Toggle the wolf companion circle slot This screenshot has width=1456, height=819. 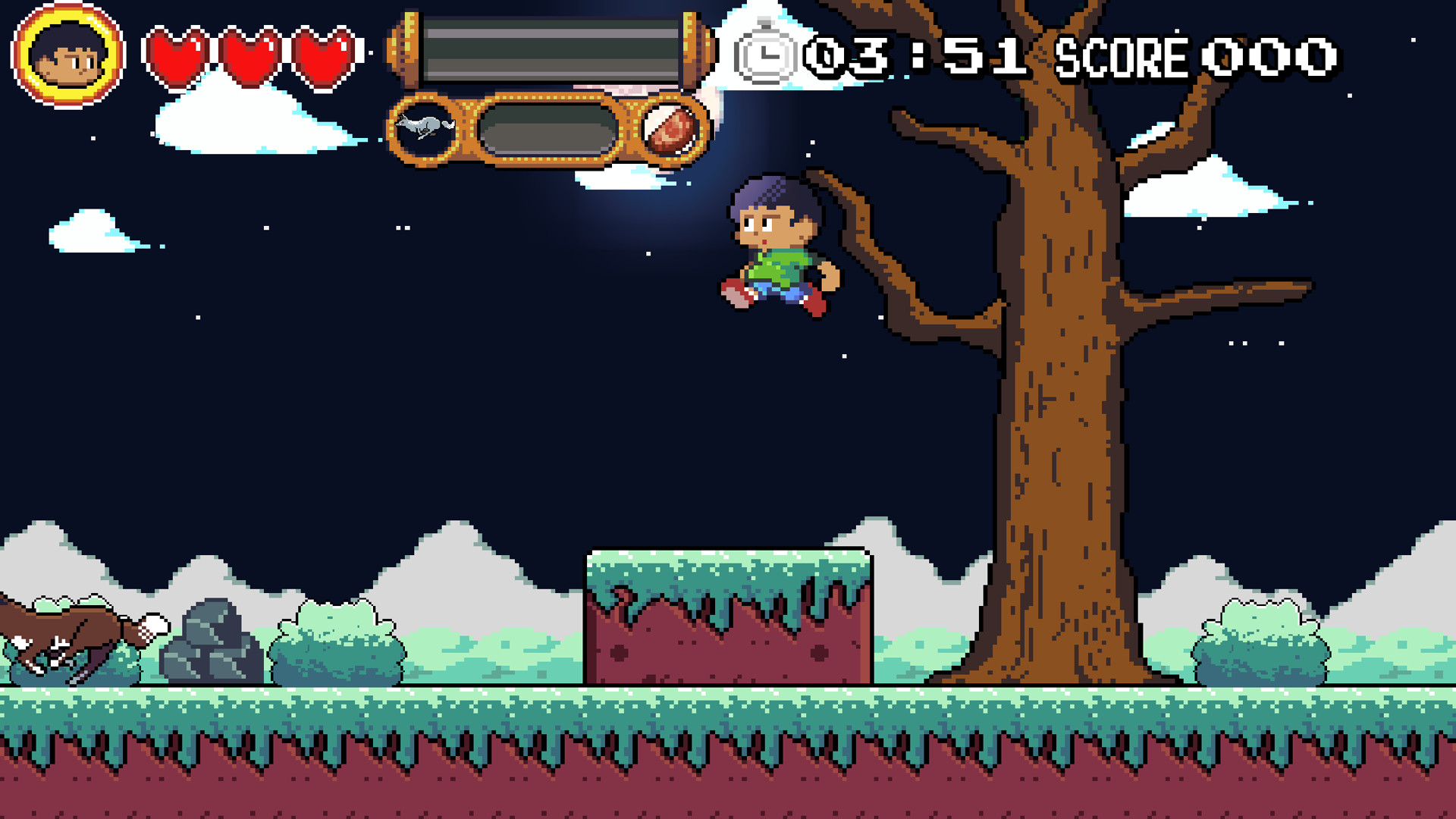423,127
